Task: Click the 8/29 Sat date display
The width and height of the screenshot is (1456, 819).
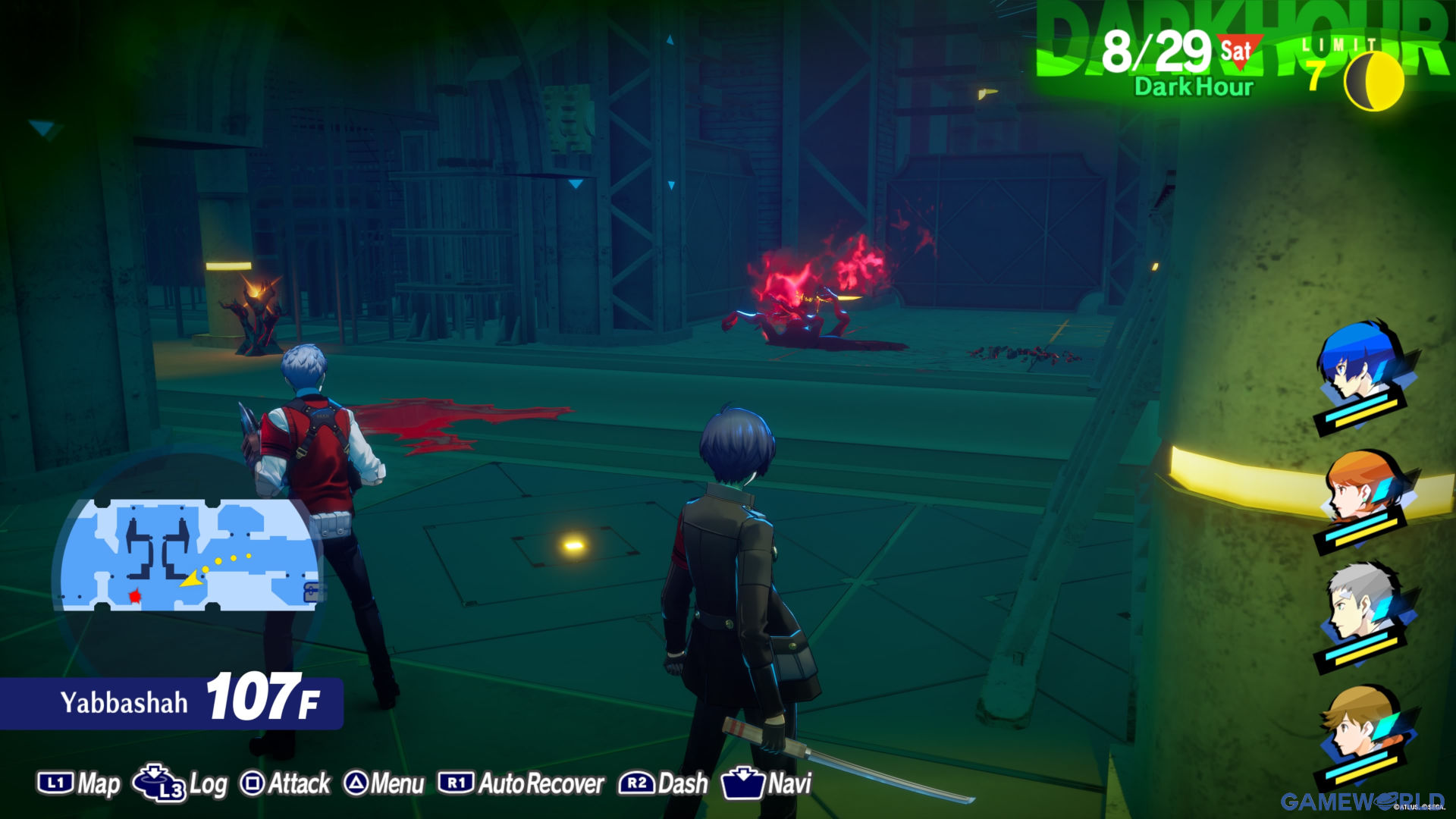Action: [1179, 52]
